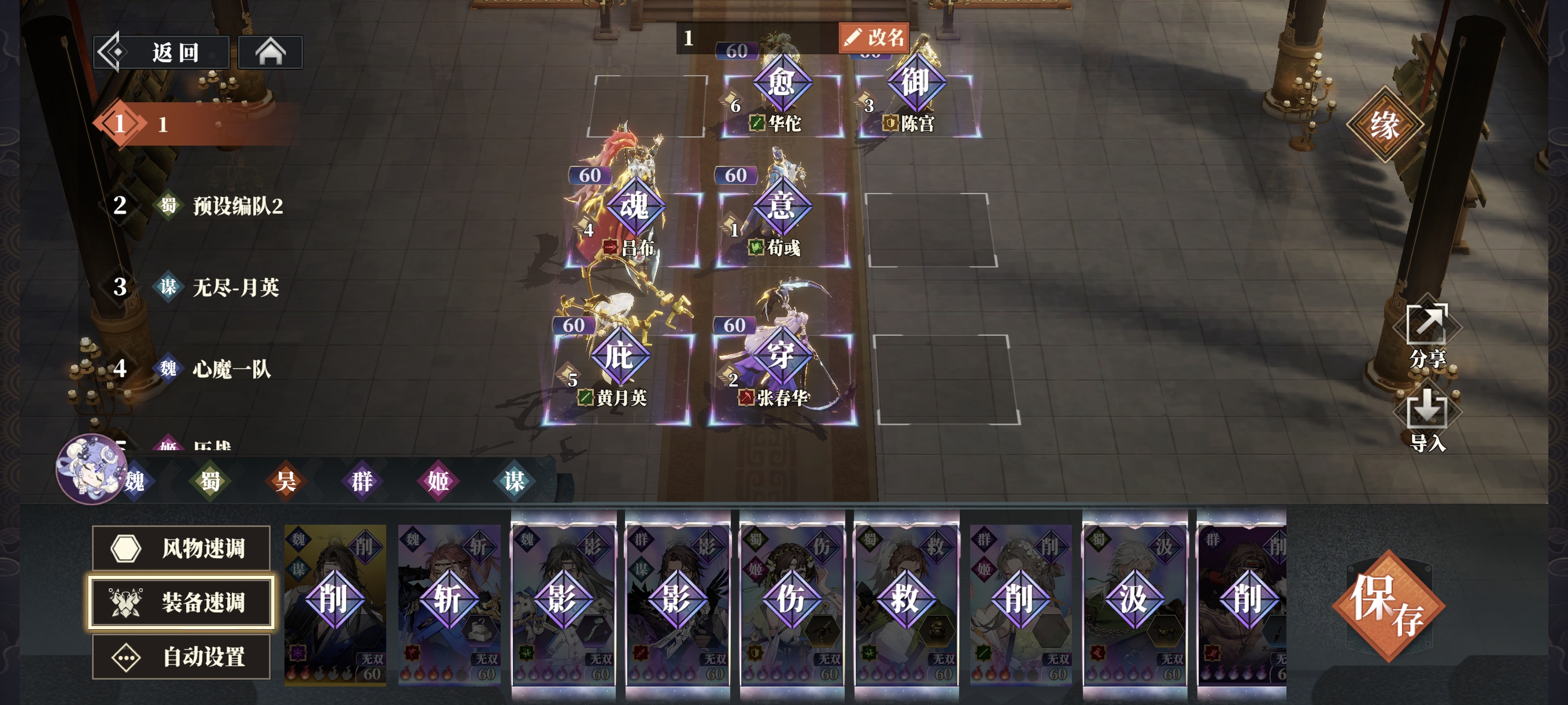
Task: Share the formation via 分享
Action: click(x=1427, y=335)
